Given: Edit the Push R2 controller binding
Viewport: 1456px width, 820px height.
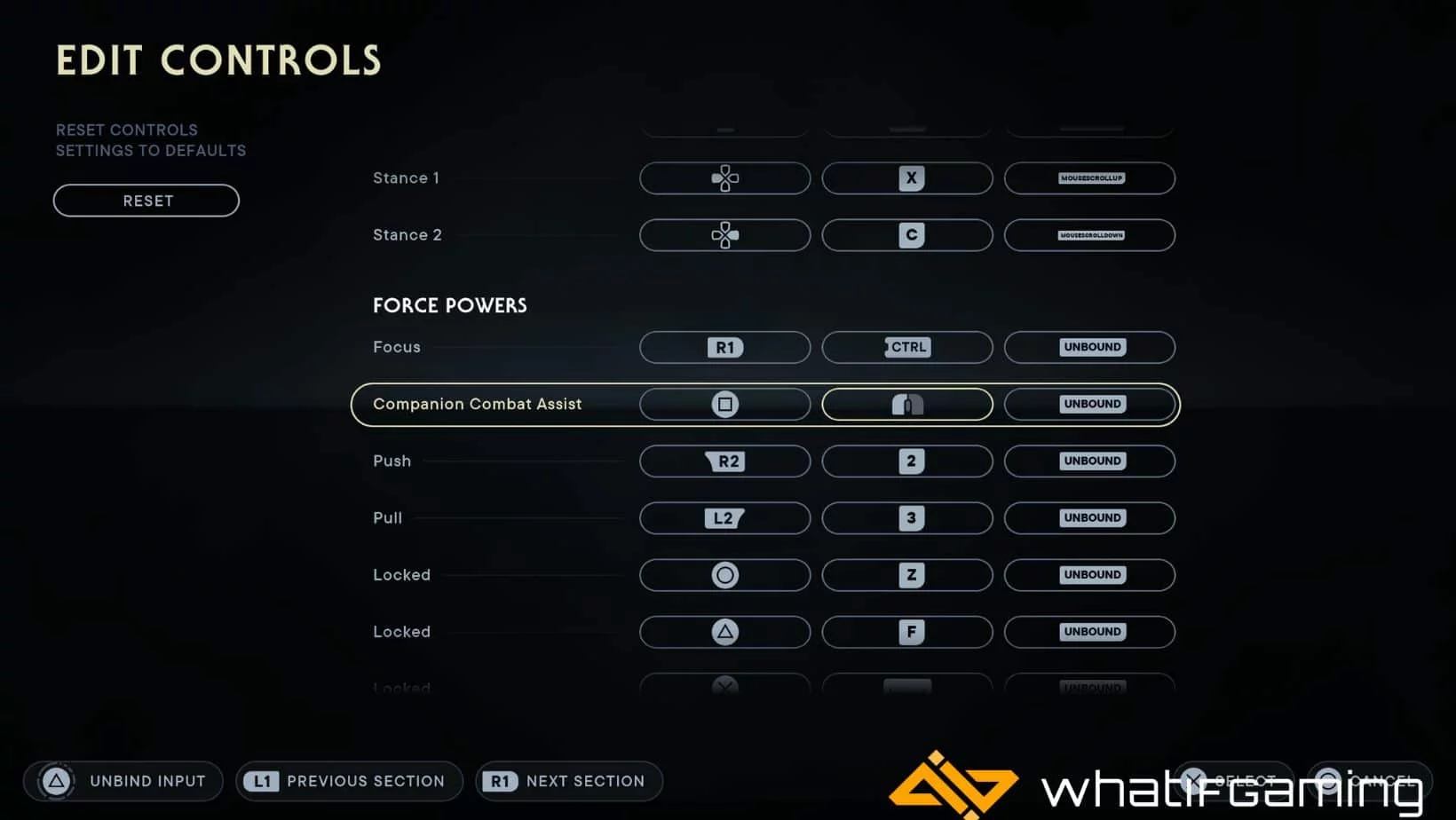Looking at the screenshot, I should [x=724, y=461].
